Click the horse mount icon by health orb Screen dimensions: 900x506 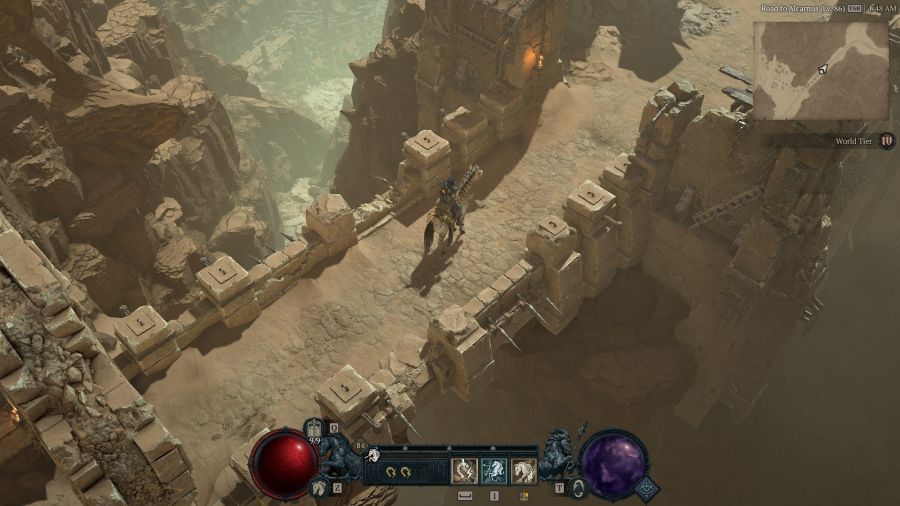(318, 488)
